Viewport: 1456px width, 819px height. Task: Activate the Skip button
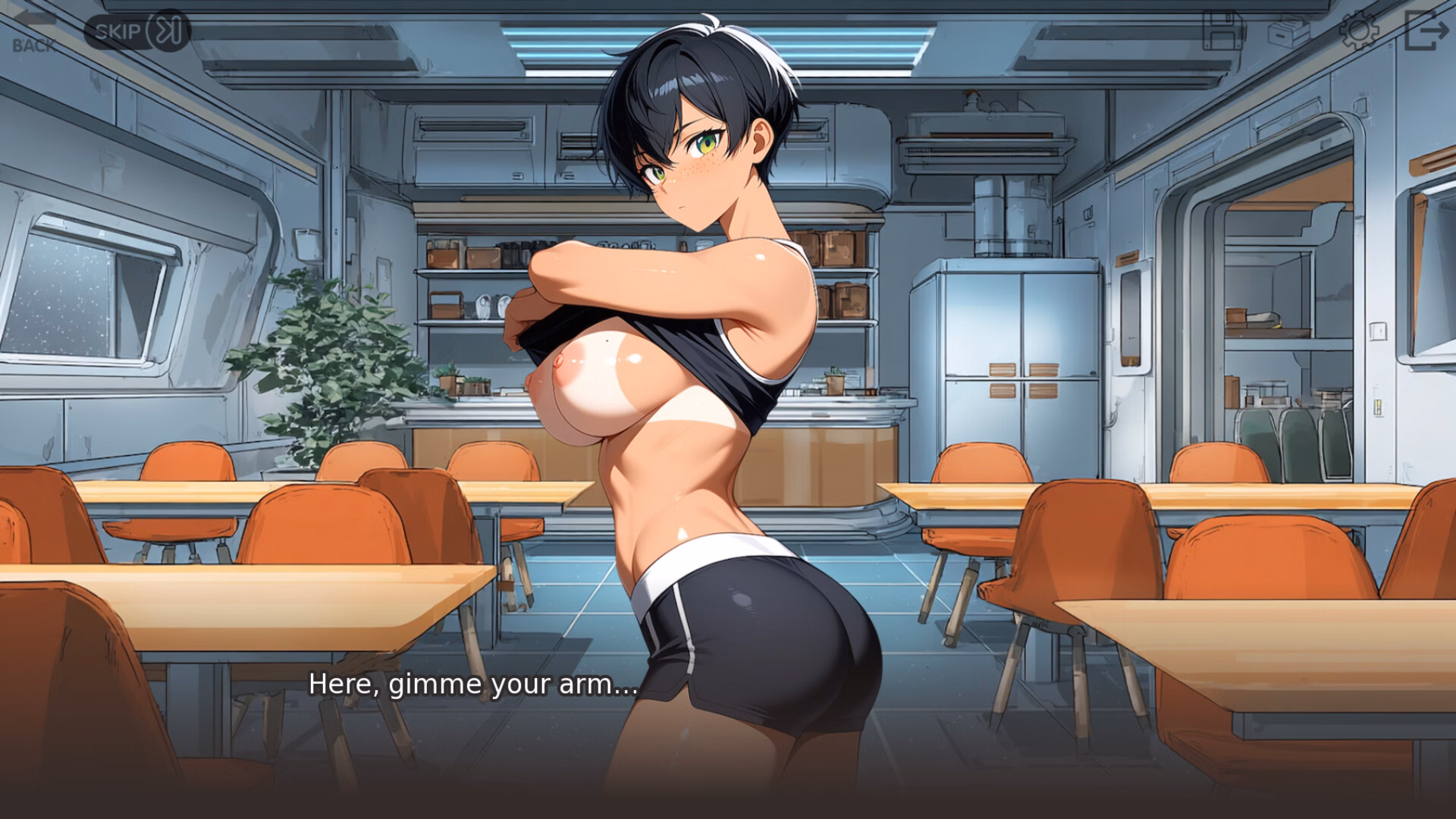click(136, 31)
